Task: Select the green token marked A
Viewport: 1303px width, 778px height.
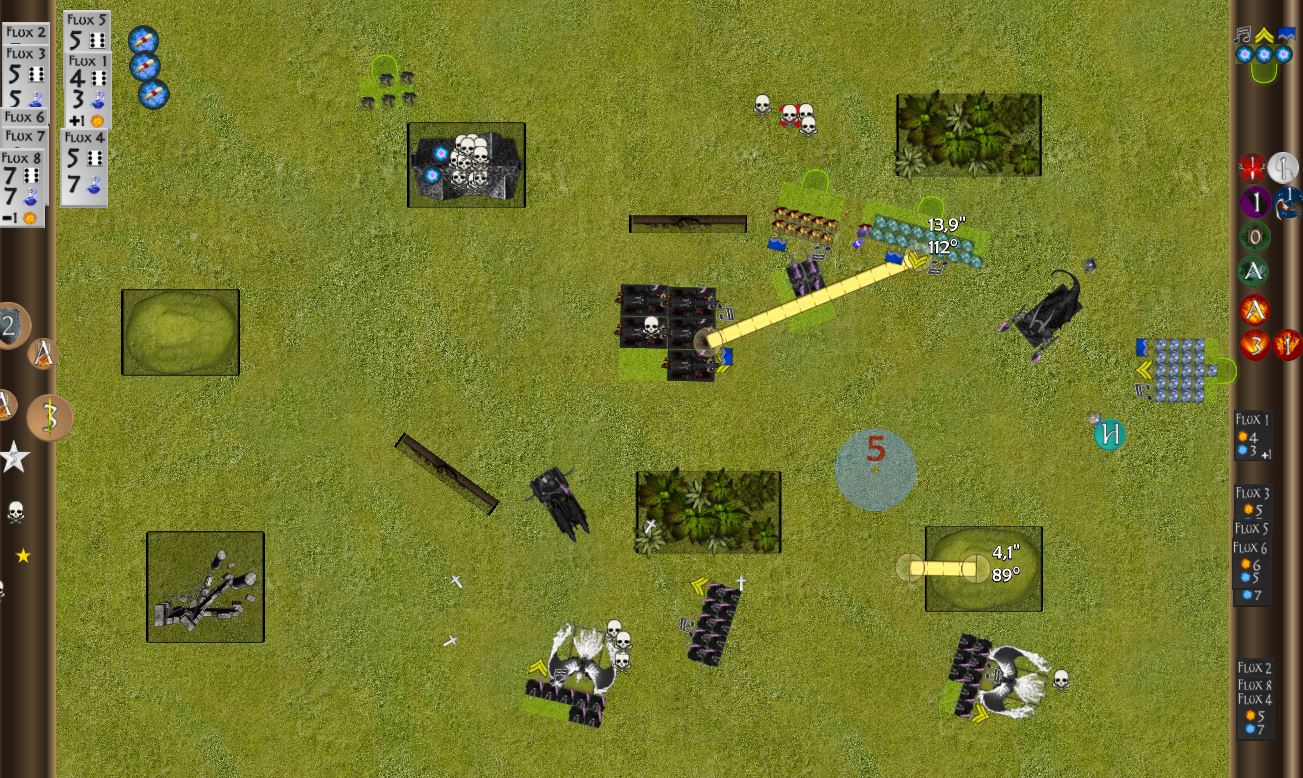Action: pos(1254,271)
